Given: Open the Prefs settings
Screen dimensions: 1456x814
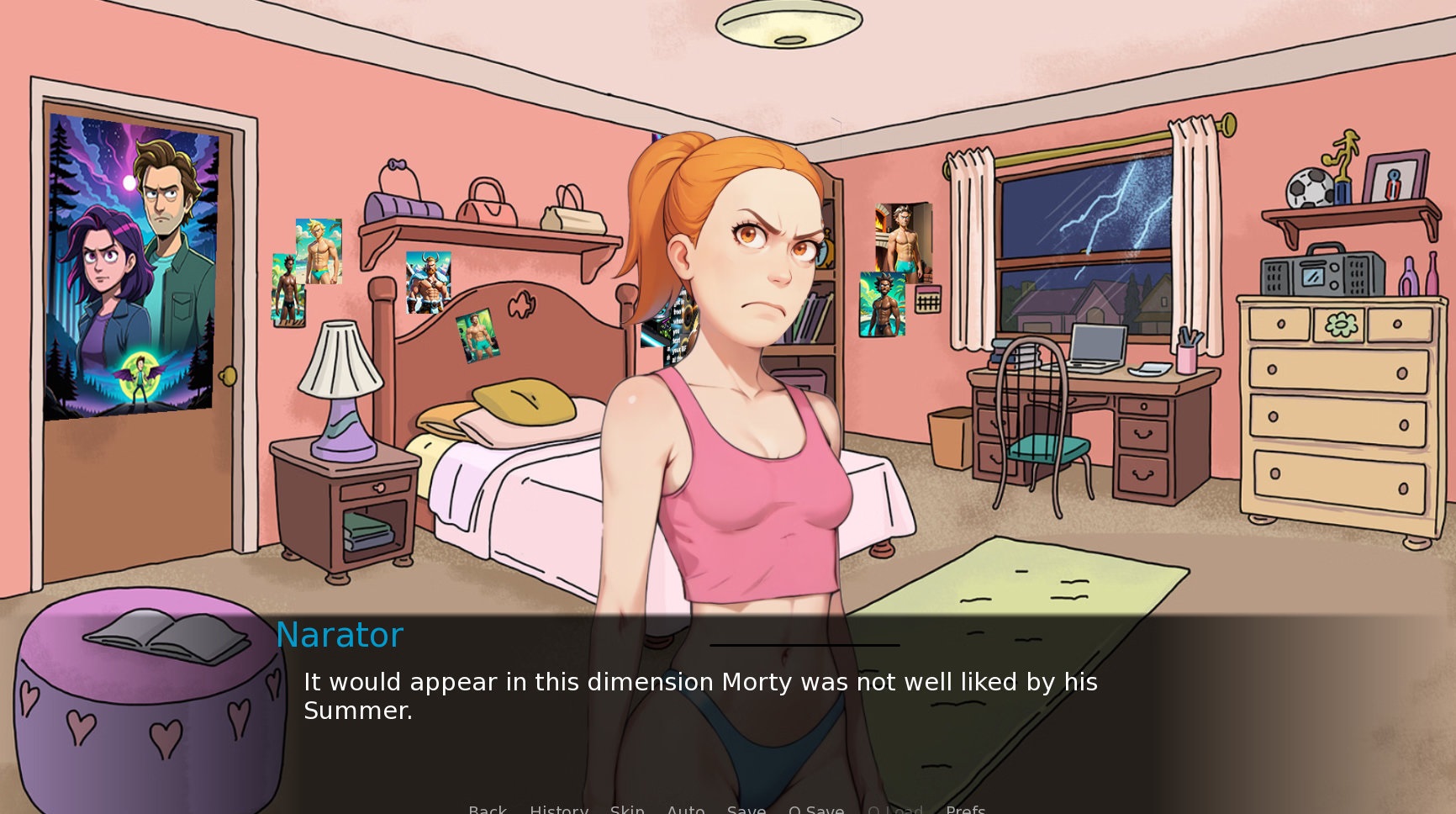Looking at the screenshot, I should click(965, 809).
